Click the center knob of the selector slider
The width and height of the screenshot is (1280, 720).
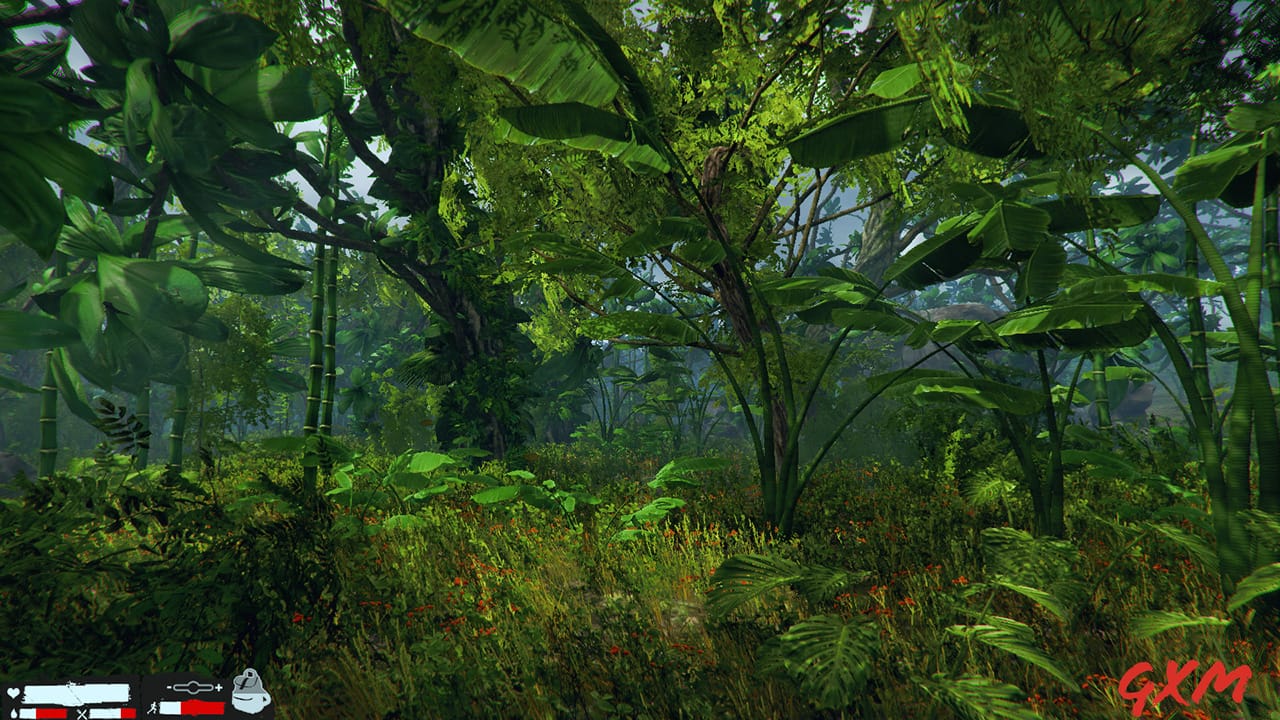(x=193, y=687)
